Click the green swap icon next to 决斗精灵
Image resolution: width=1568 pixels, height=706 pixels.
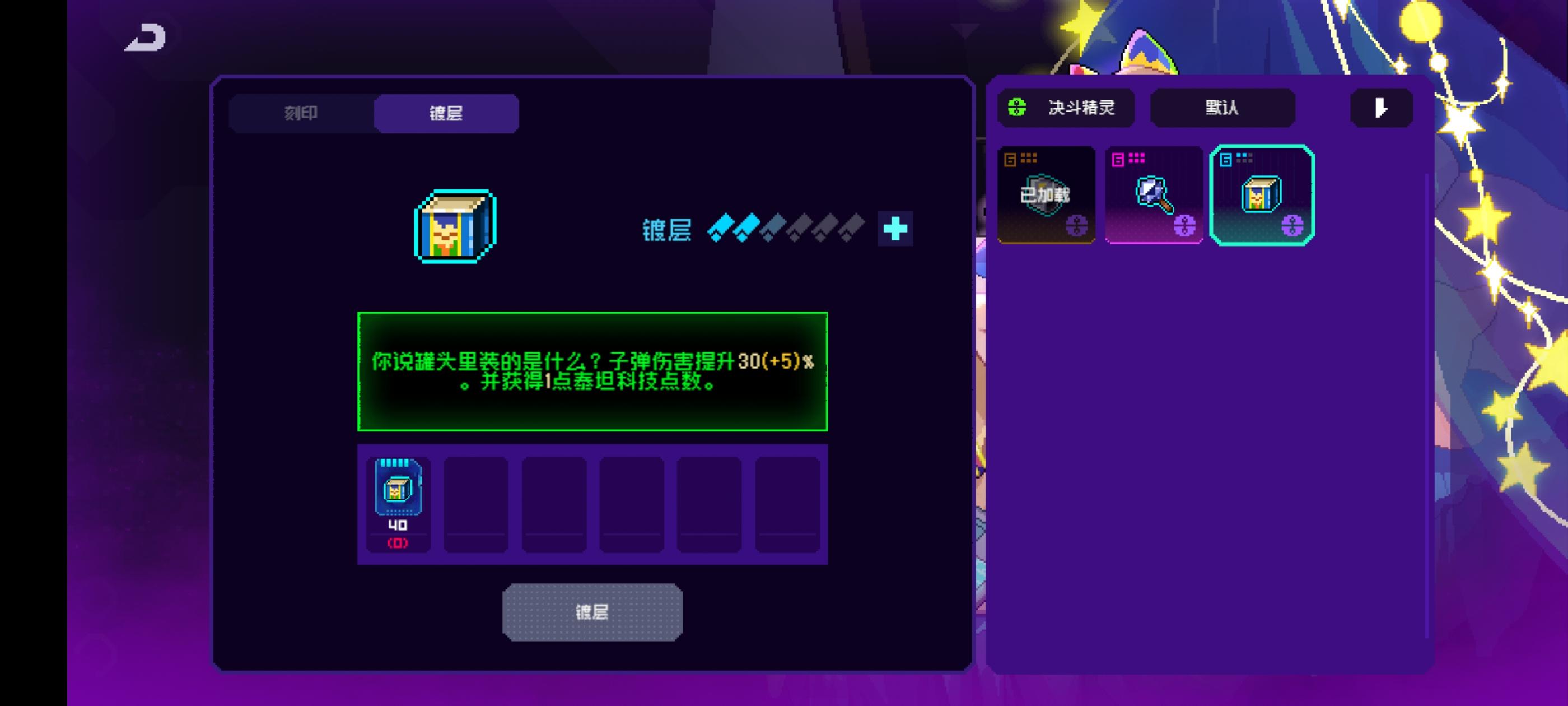point(1017,107)
